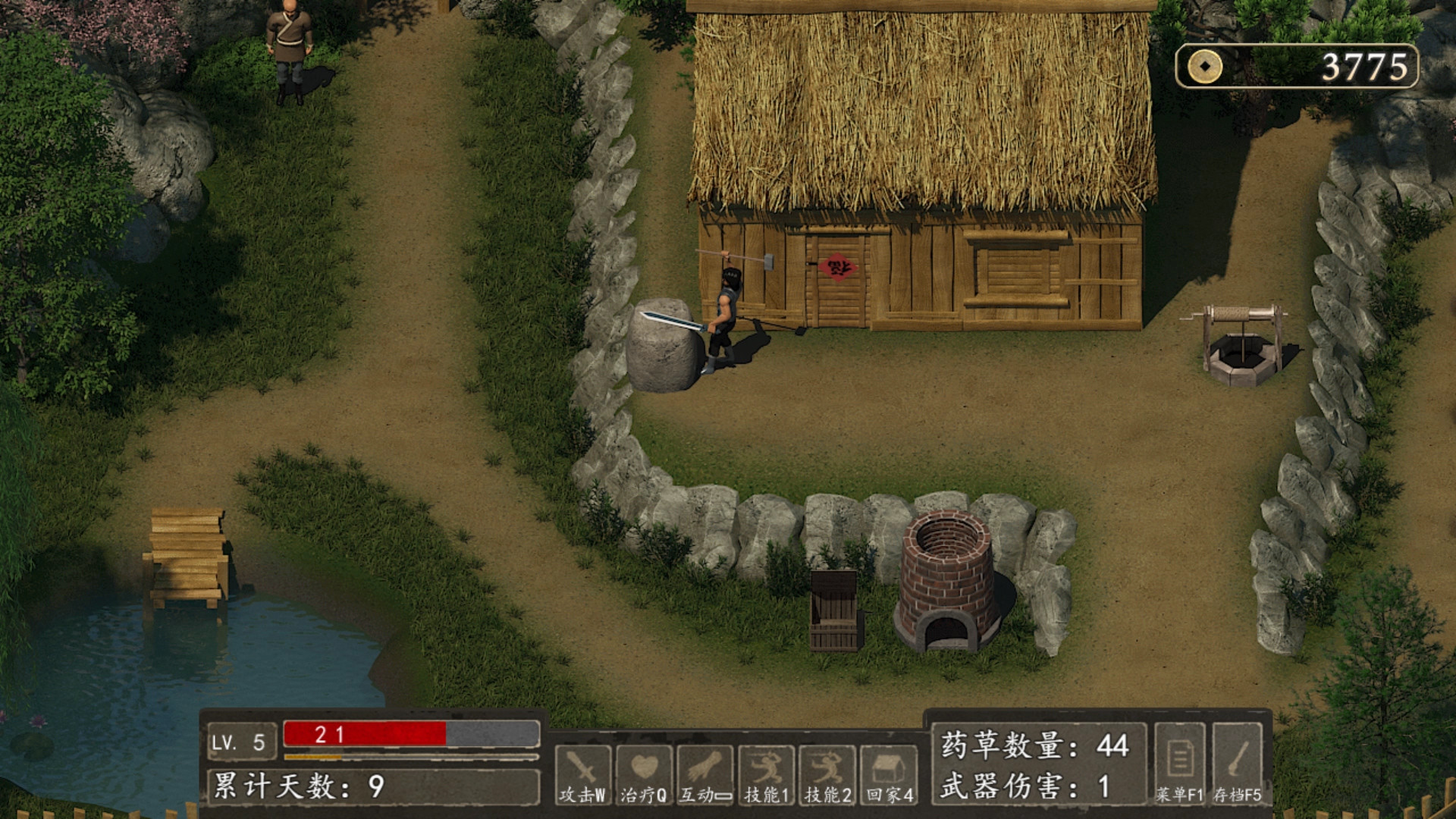1456x819 pixels.
Task: Select the hand interact (互动) icon
Action: coord(705,773)
